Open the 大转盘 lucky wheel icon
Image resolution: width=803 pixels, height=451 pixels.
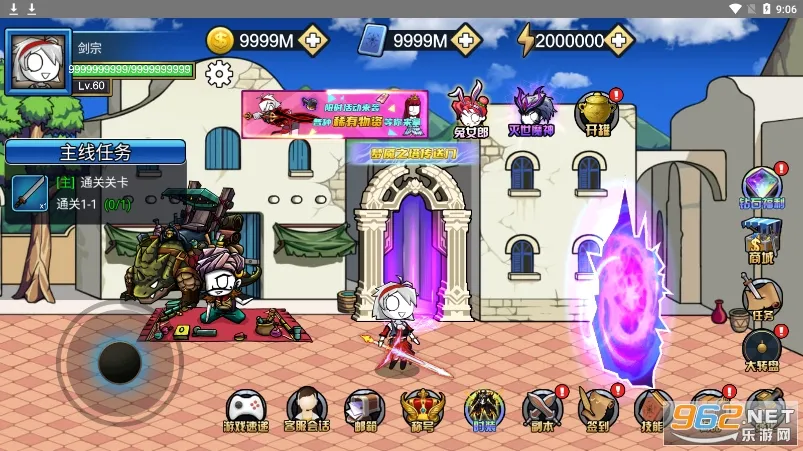(x=762, y=349)
